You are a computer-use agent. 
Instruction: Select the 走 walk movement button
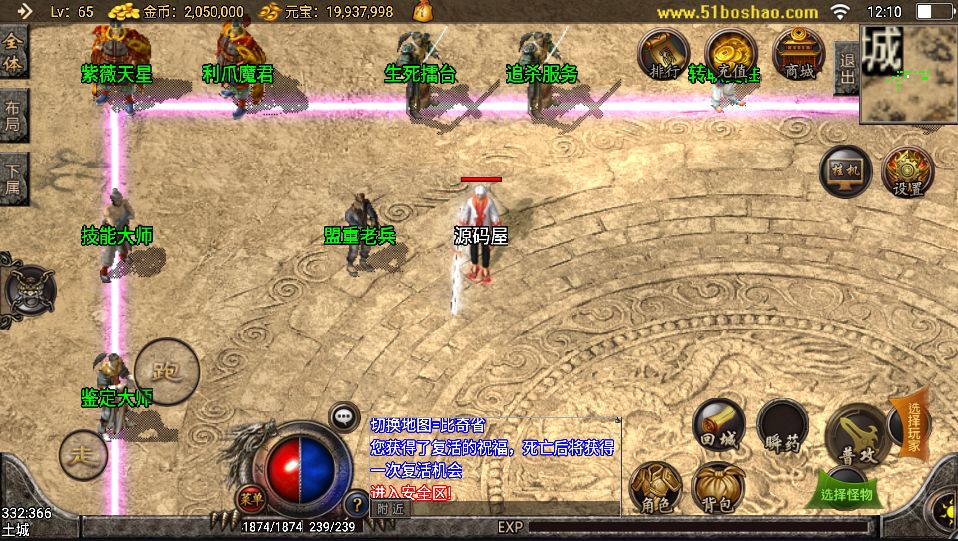[x=83, y=455]
